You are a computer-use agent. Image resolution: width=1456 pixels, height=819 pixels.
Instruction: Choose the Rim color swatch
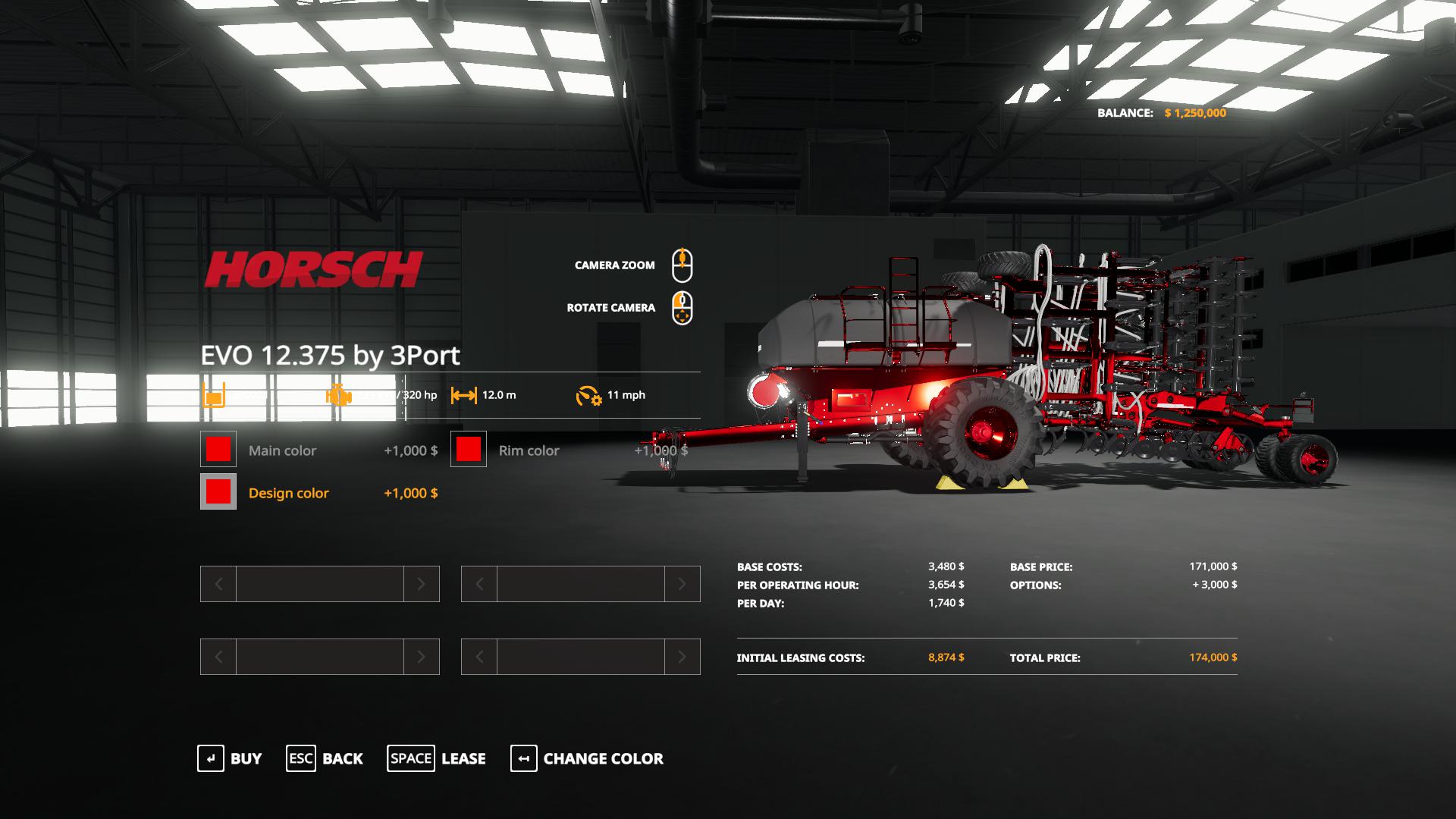tap(469, 450)
